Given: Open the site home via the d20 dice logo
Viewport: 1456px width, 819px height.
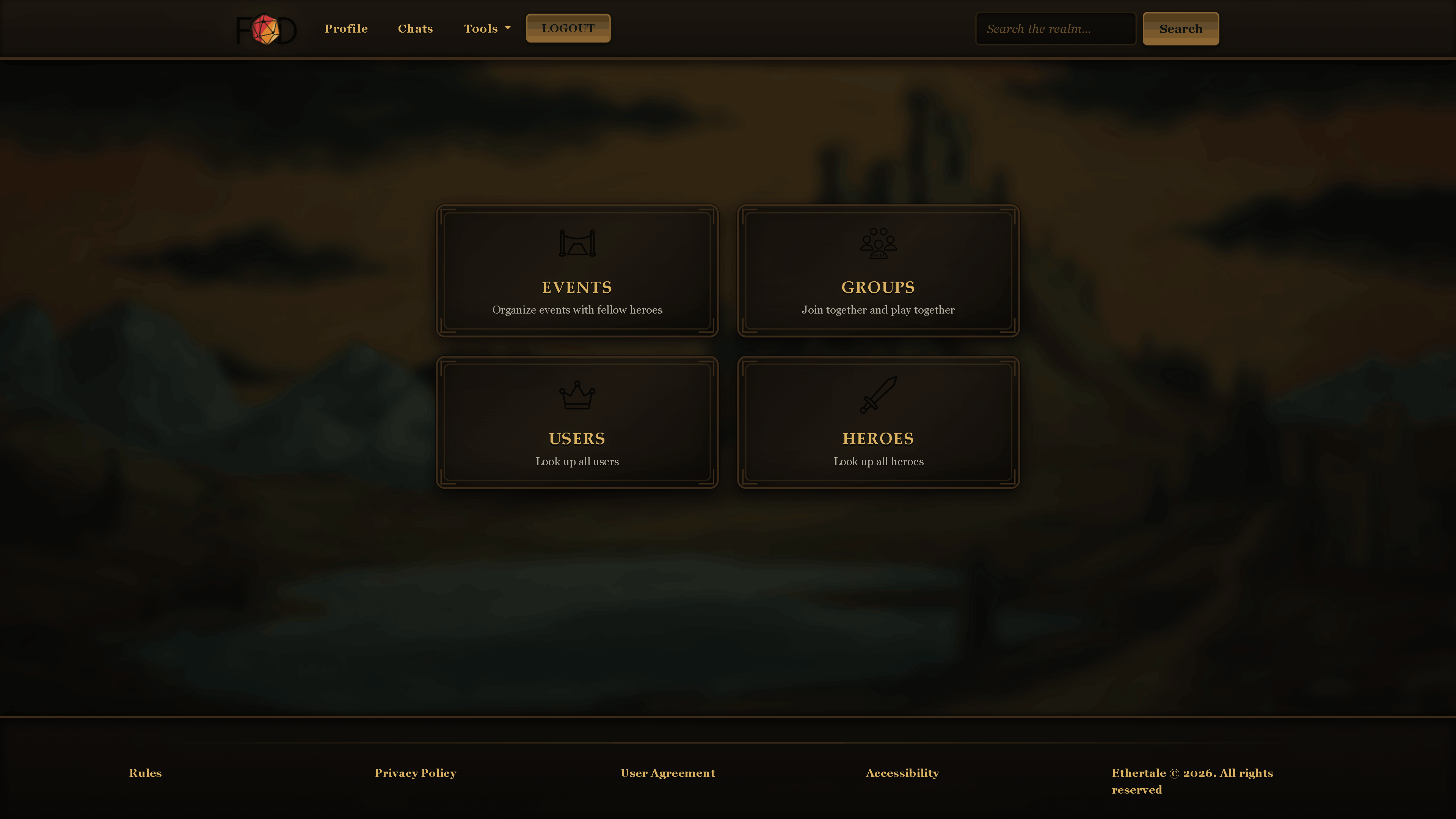Looking at the screenshot, I should click(266, 28).
